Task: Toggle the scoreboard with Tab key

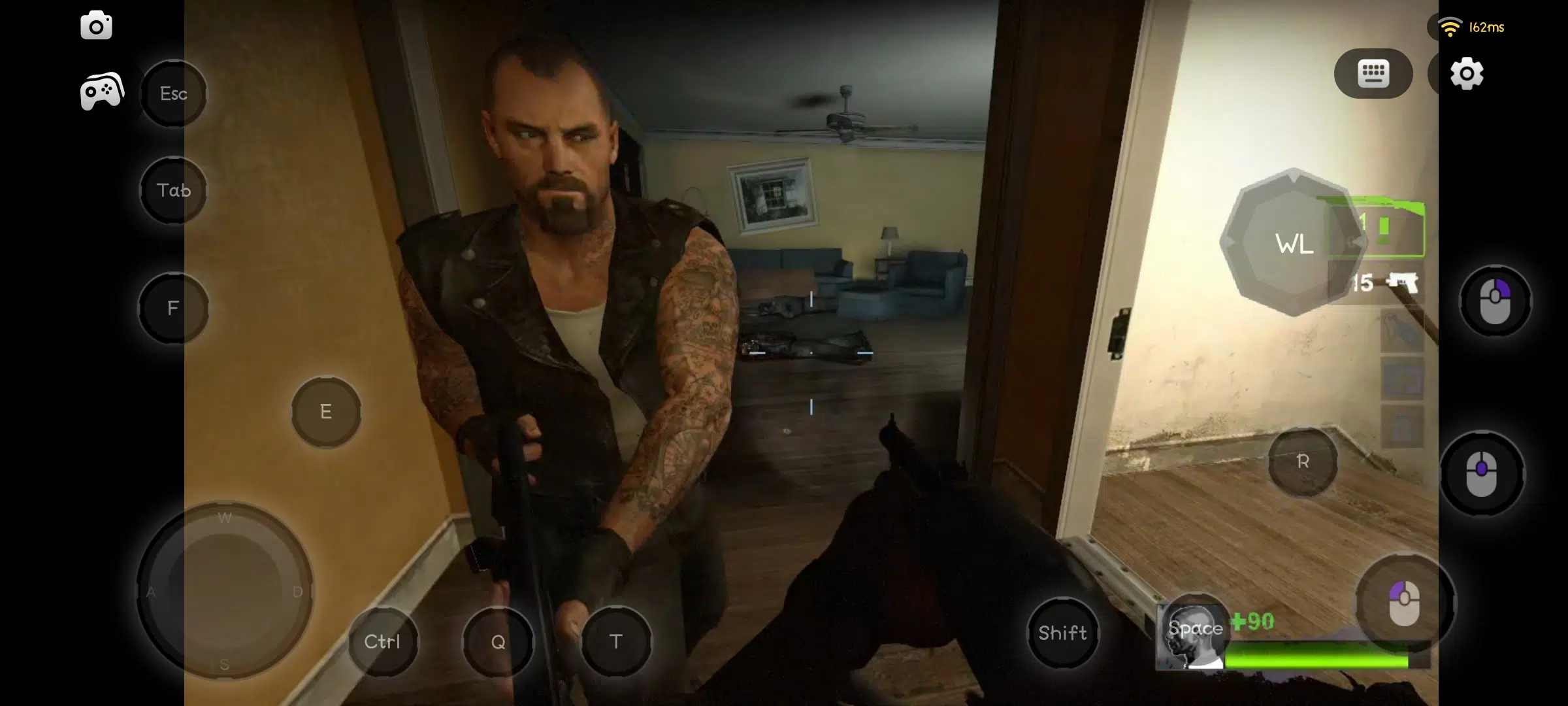Action: [x=173, y=190]
